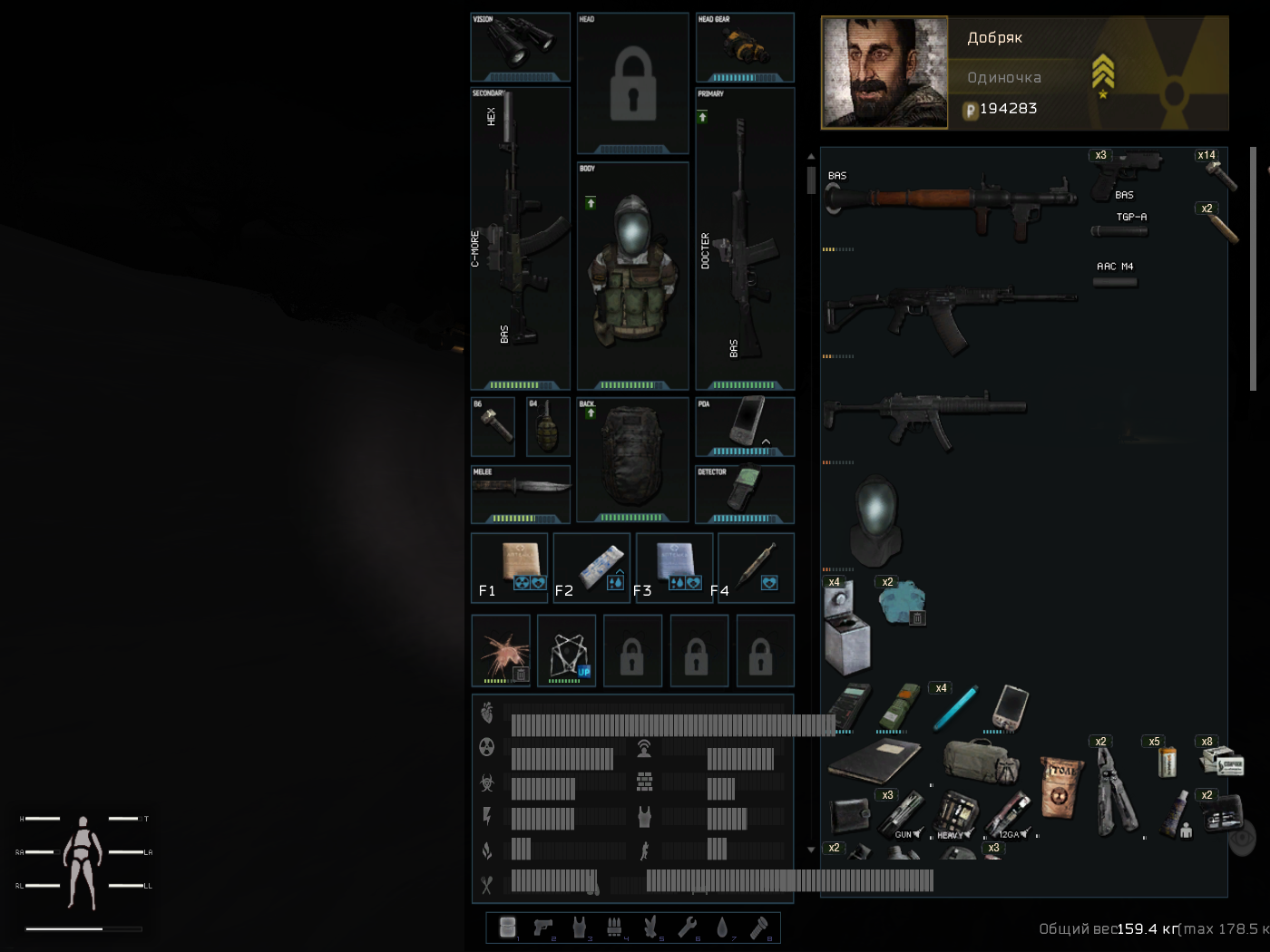Select the binoculars in the vision slot

(x=520, y=44)
